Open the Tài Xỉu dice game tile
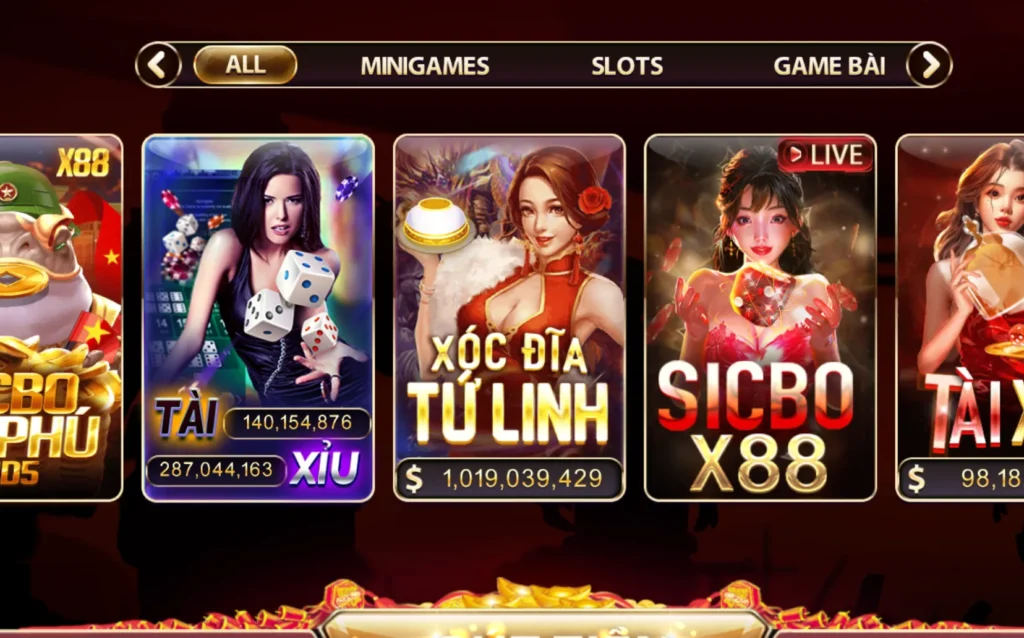 [x=258, y=318]
